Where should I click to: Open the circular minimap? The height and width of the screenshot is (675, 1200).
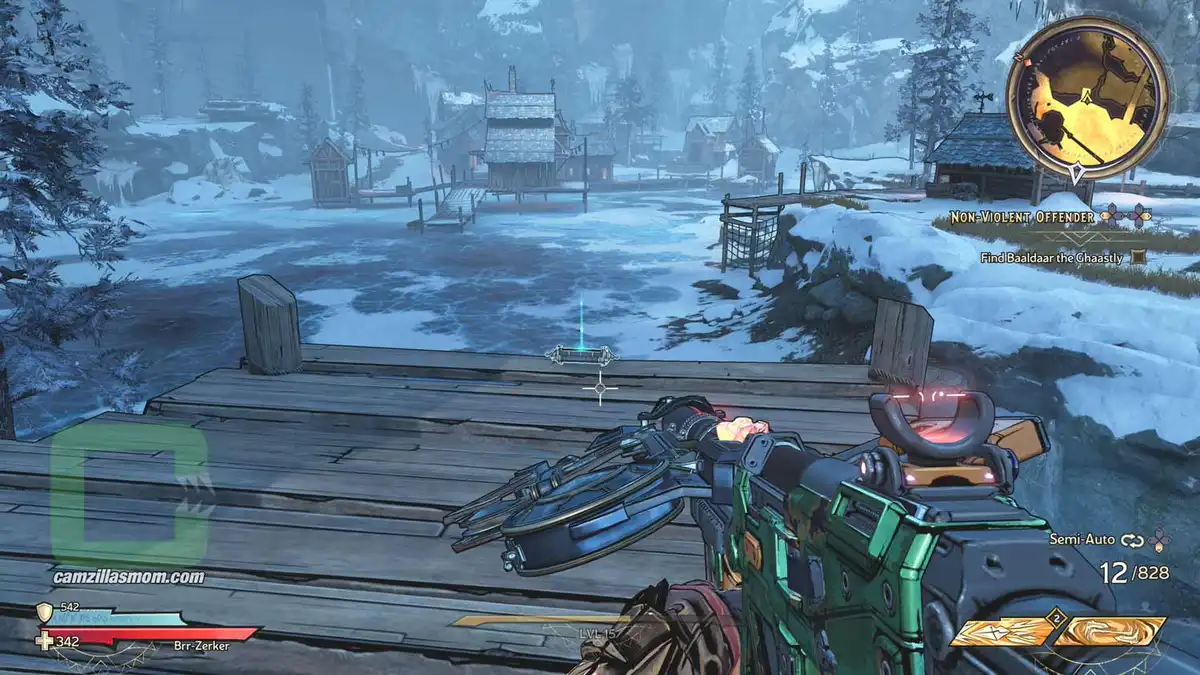pos(1086,98)
